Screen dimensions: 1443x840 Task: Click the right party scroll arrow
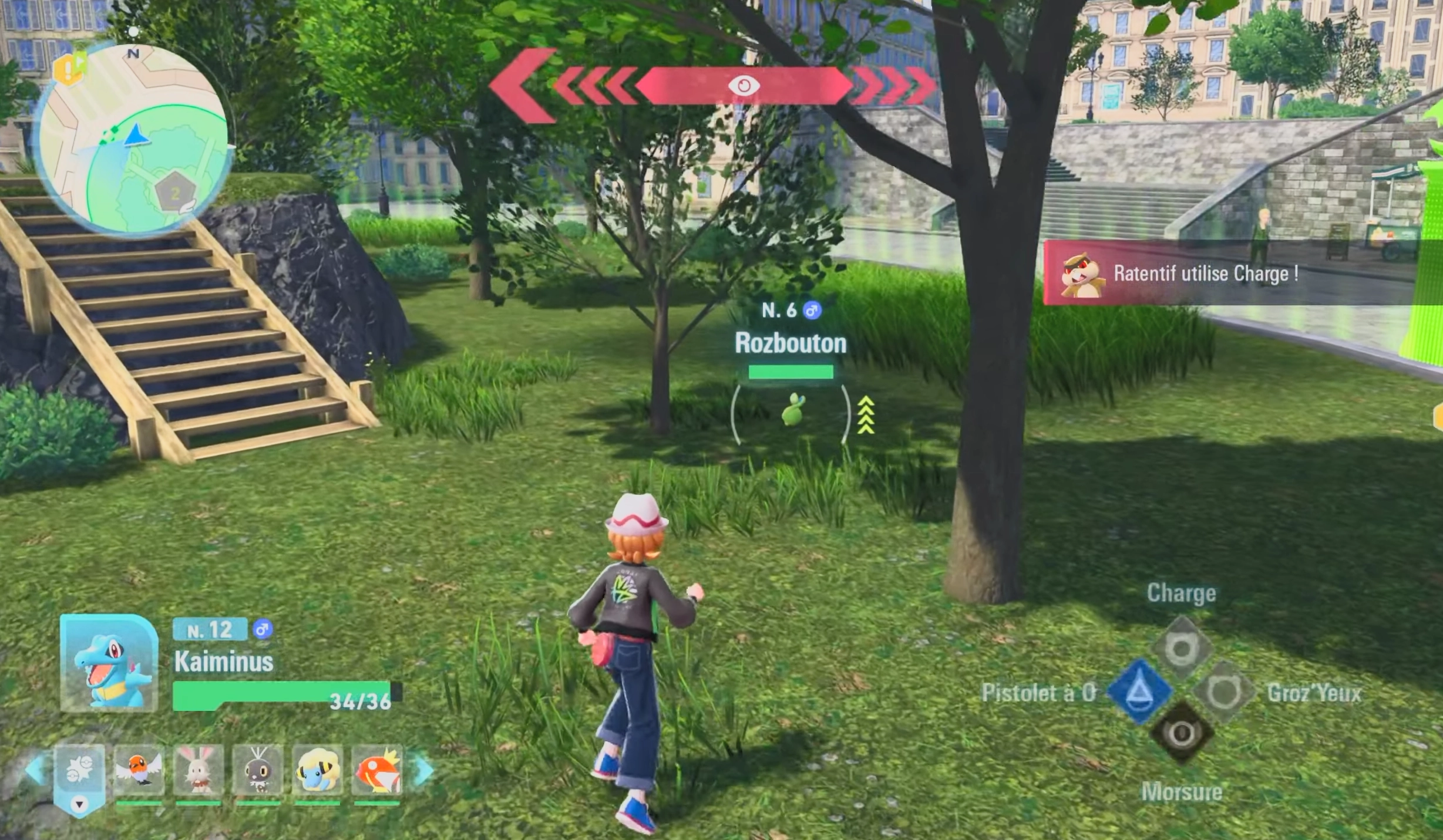[x=423, y=771]
